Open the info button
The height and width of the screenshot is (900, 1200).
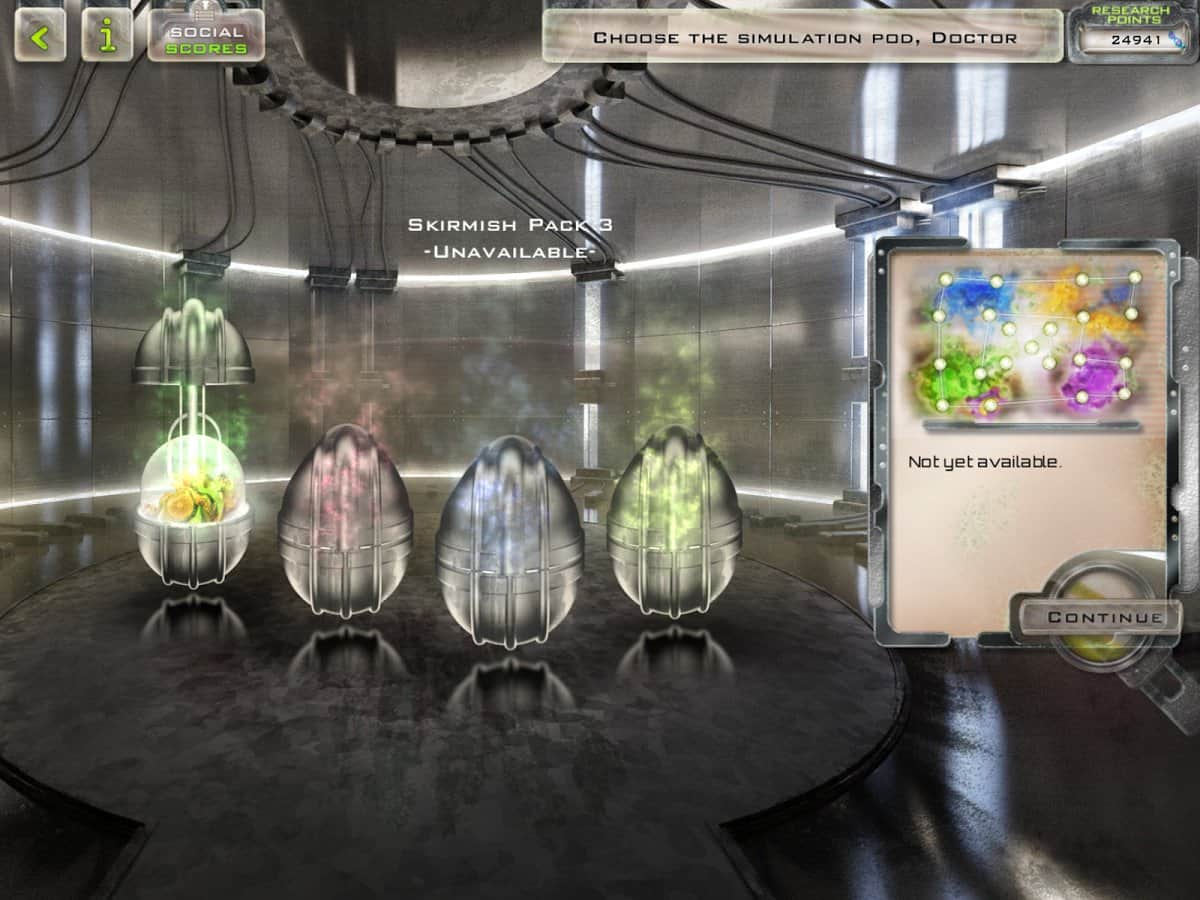coord(107,37)
